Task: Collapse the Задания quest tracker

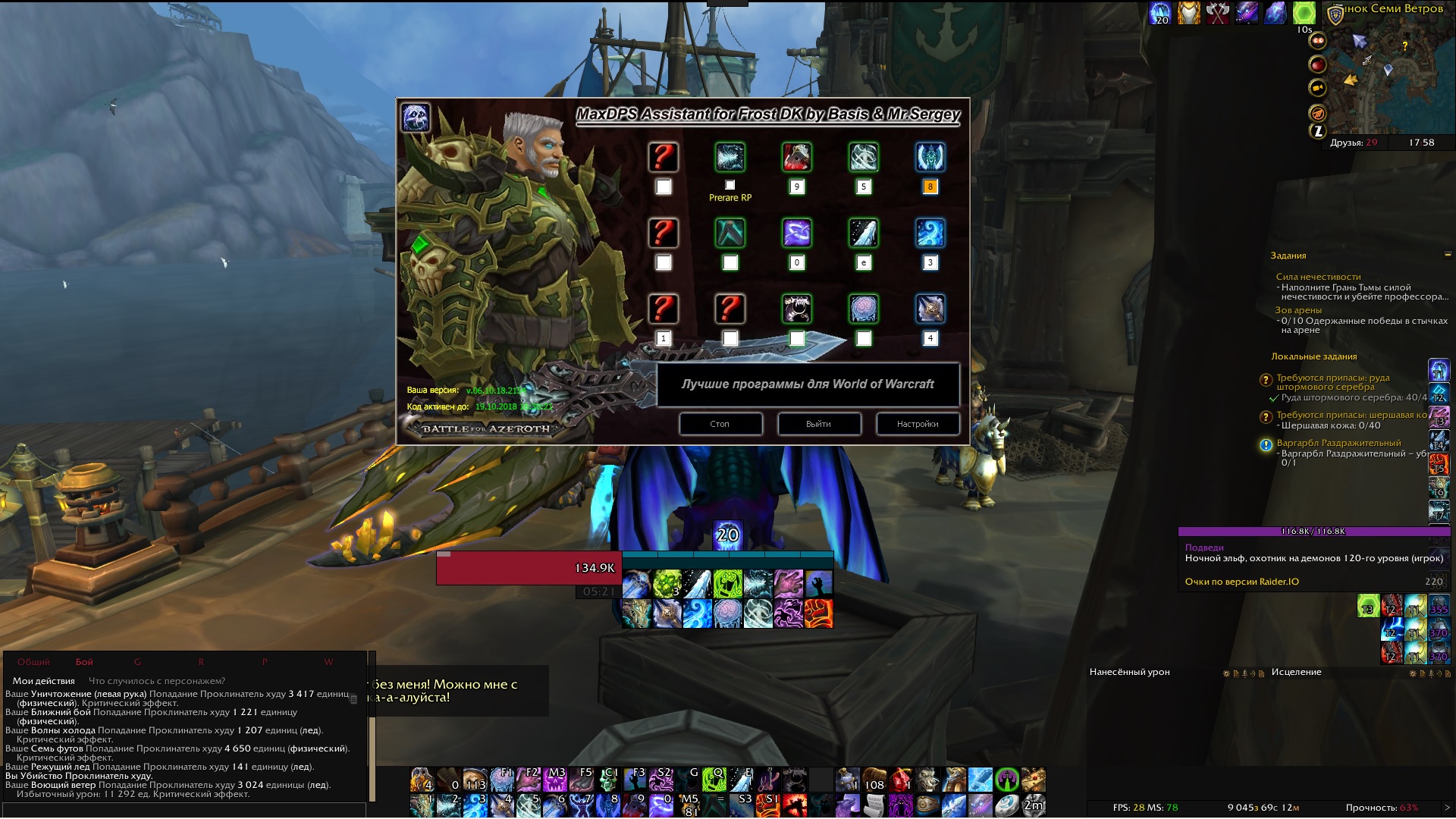Action: click(1448, 255)
